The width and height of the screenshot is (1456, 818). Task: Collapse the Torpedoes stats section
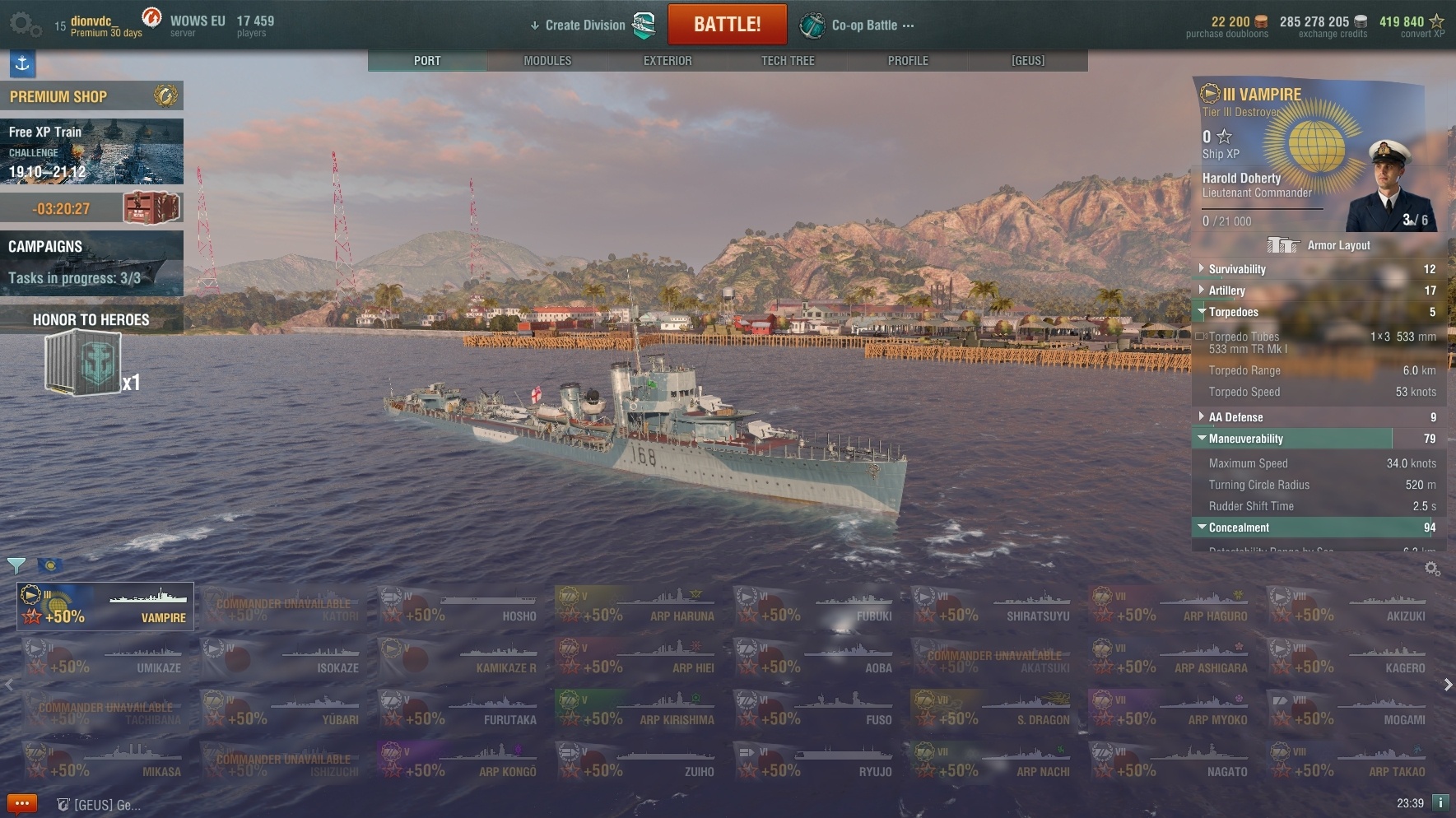point(1233,312)
